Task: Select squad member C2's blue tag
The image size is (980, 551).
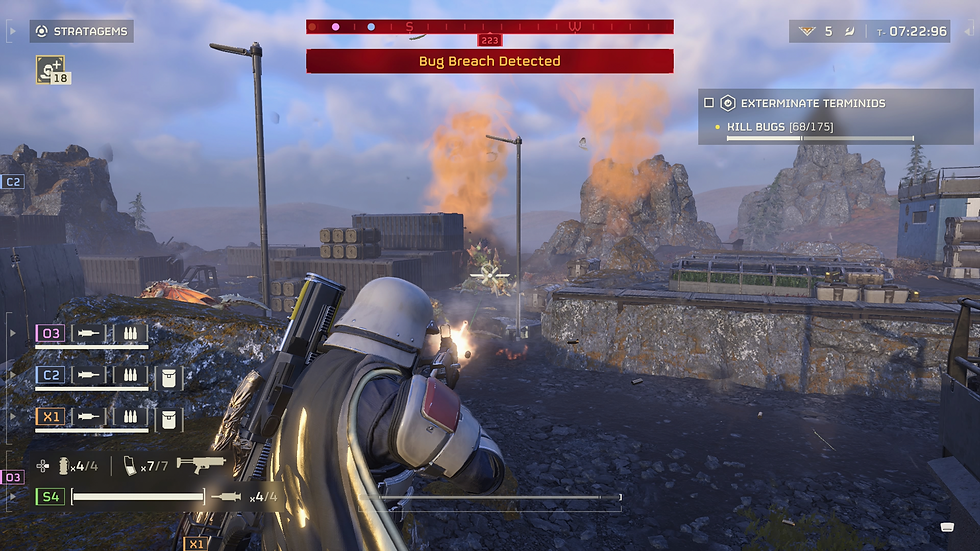Action: (x=50, y=374)
